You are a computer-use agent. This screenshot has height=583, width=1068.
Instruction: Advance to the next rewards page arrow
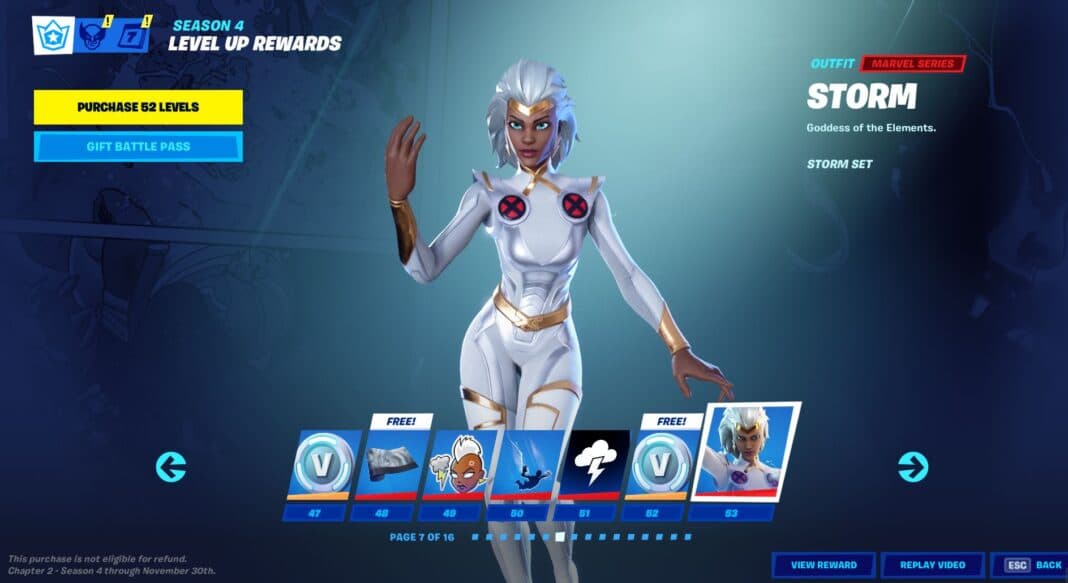point(912,466)
